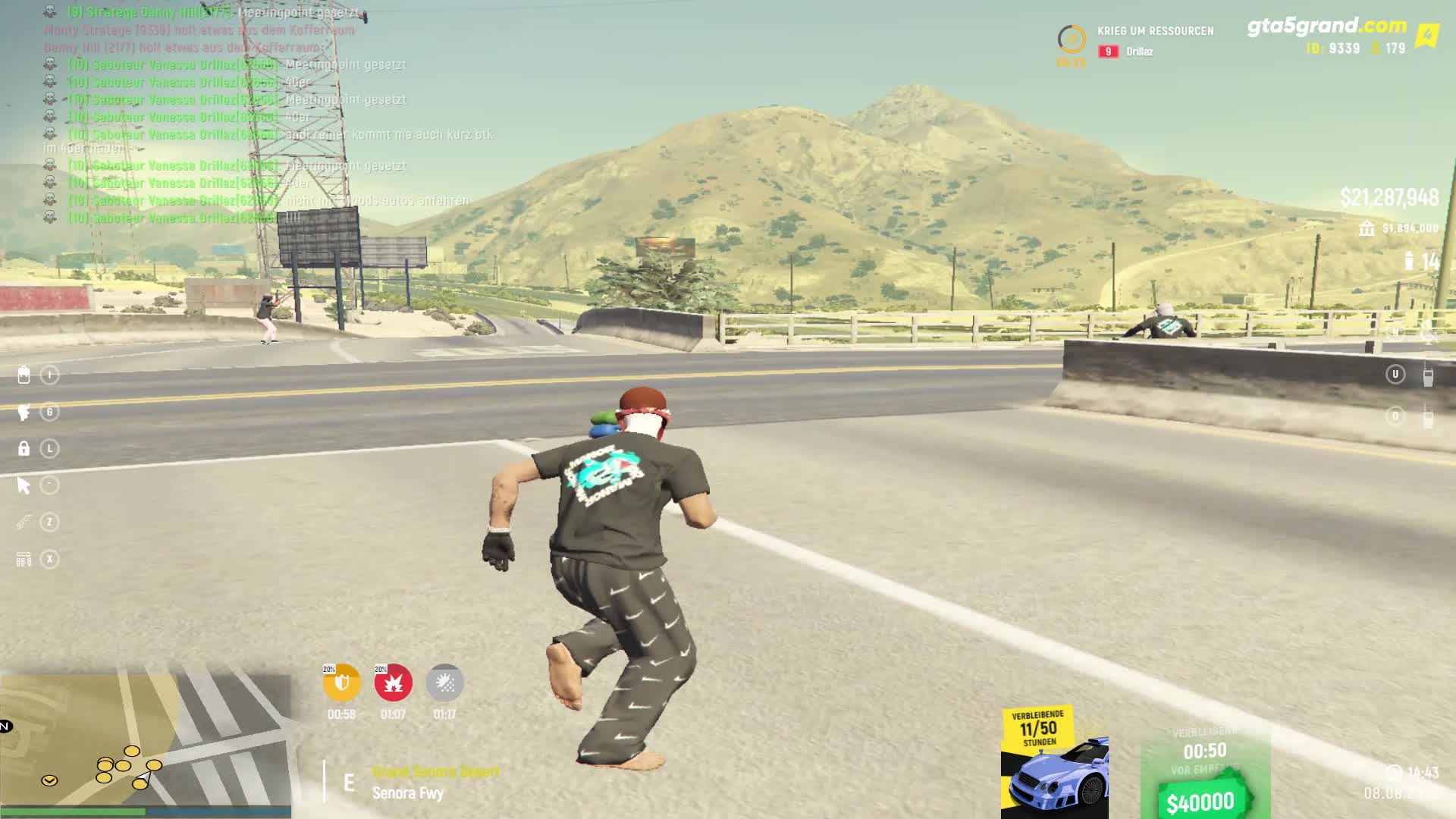
Task: Open the chat log messages
Action: coord(227,115)
